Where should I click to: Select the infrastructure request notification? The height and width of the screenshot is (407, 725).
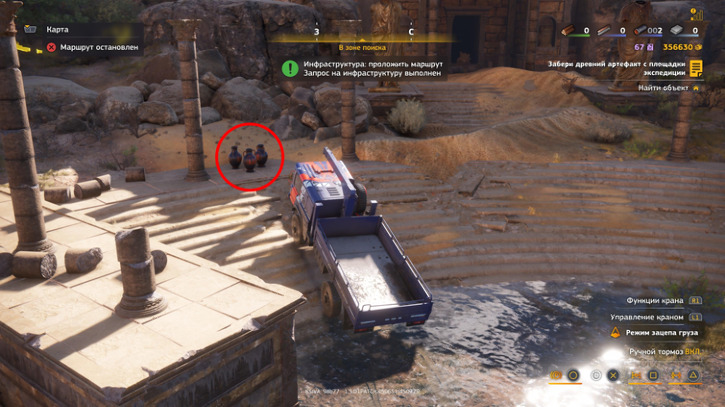[372, 68]
